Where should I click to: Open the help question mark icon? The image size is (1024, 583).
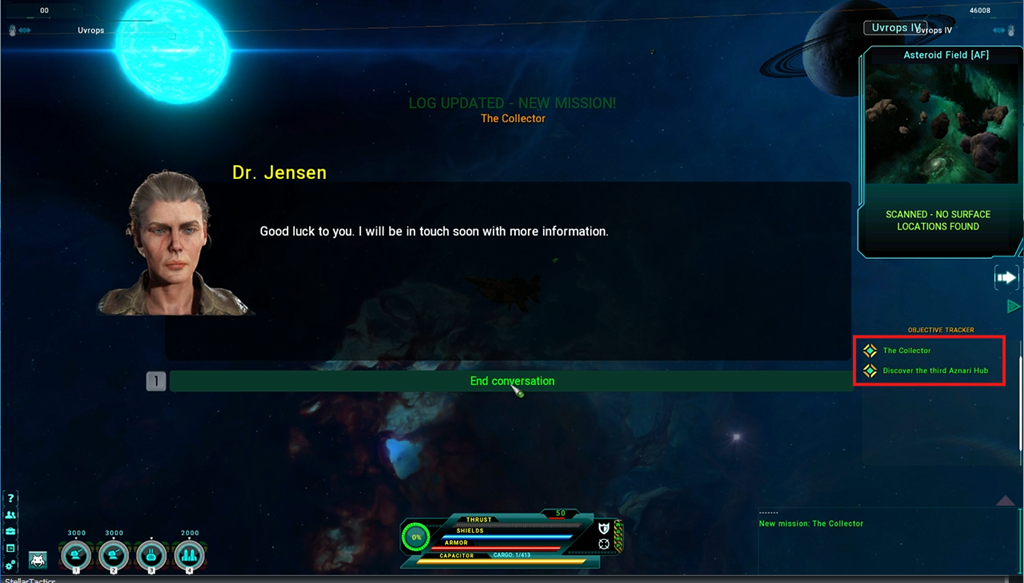click(11, 498)
